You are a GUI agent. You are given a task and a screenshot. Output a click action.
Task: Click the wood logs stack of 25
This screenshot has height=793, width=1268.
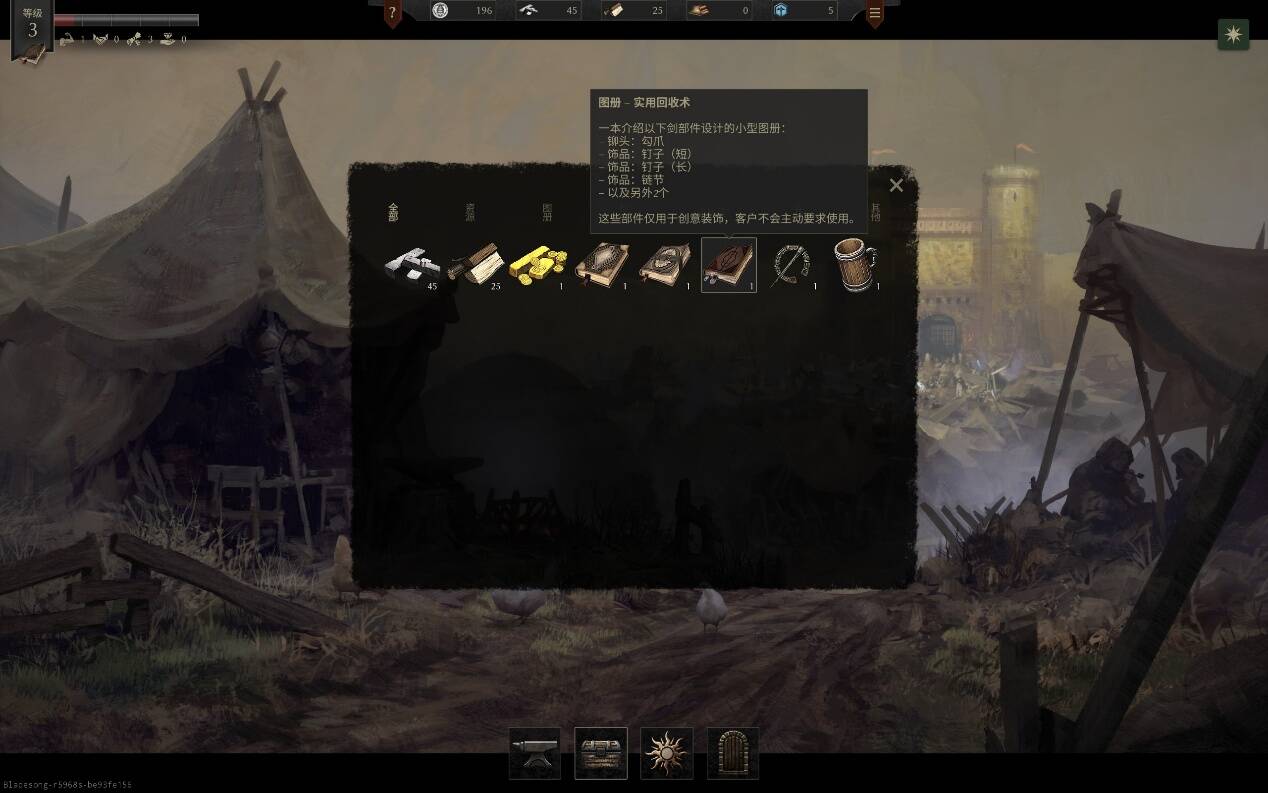[474, 266]
